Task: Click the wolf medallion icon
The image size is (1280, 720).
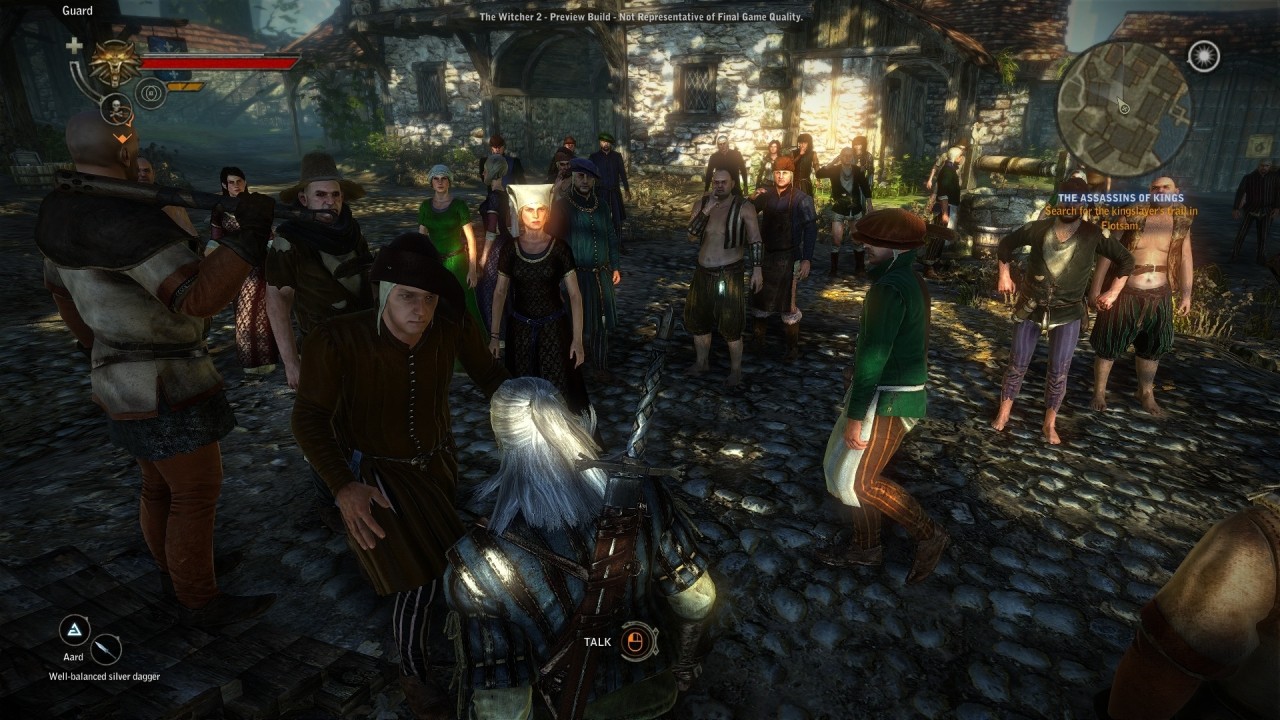Action: (115, 63)
